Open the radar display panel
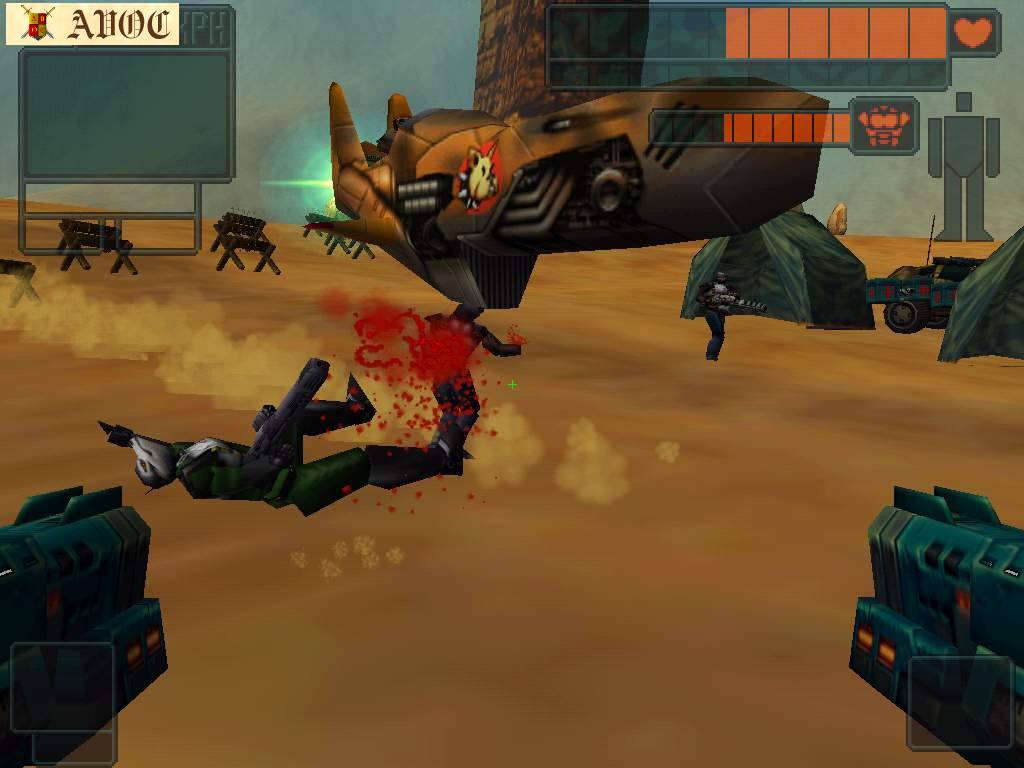Screen dimensions: 1024x768 (x=126, y=115)
